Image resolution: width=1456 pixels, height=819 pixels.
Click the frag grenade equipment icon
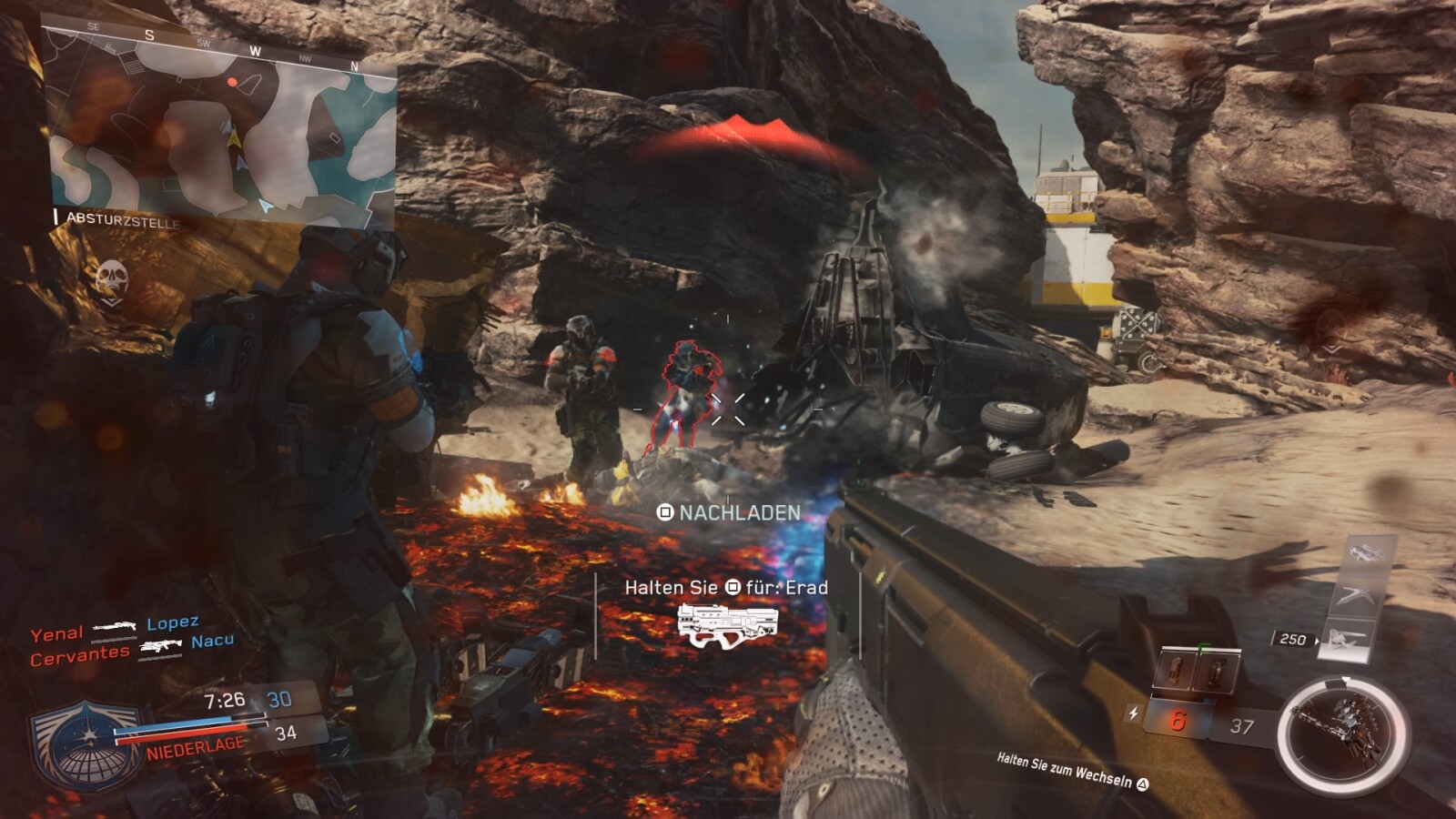click(1178, 671)
